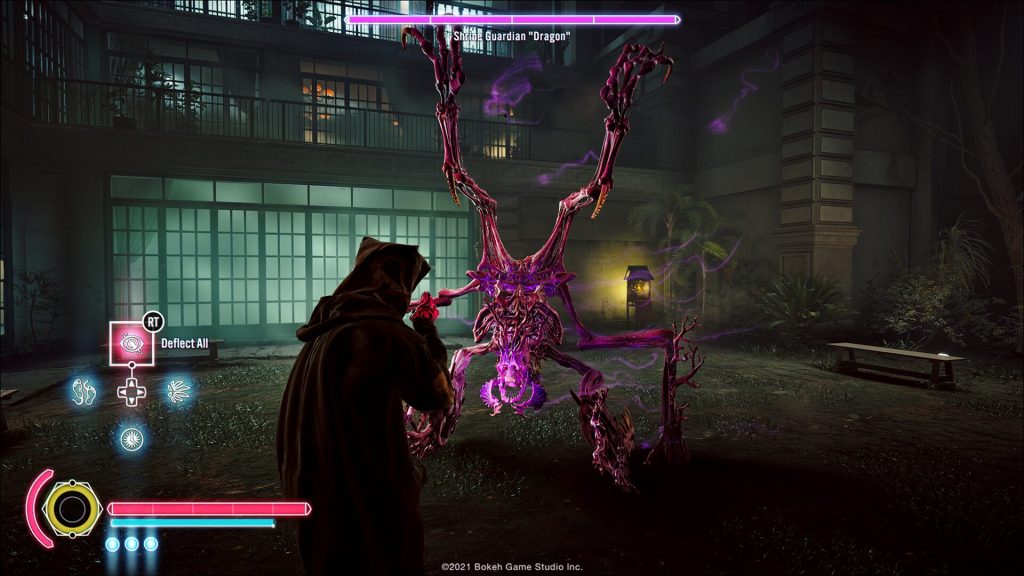Activate the Deflect All eye ability
The image size is (1024, 576).
click(129, 344)
